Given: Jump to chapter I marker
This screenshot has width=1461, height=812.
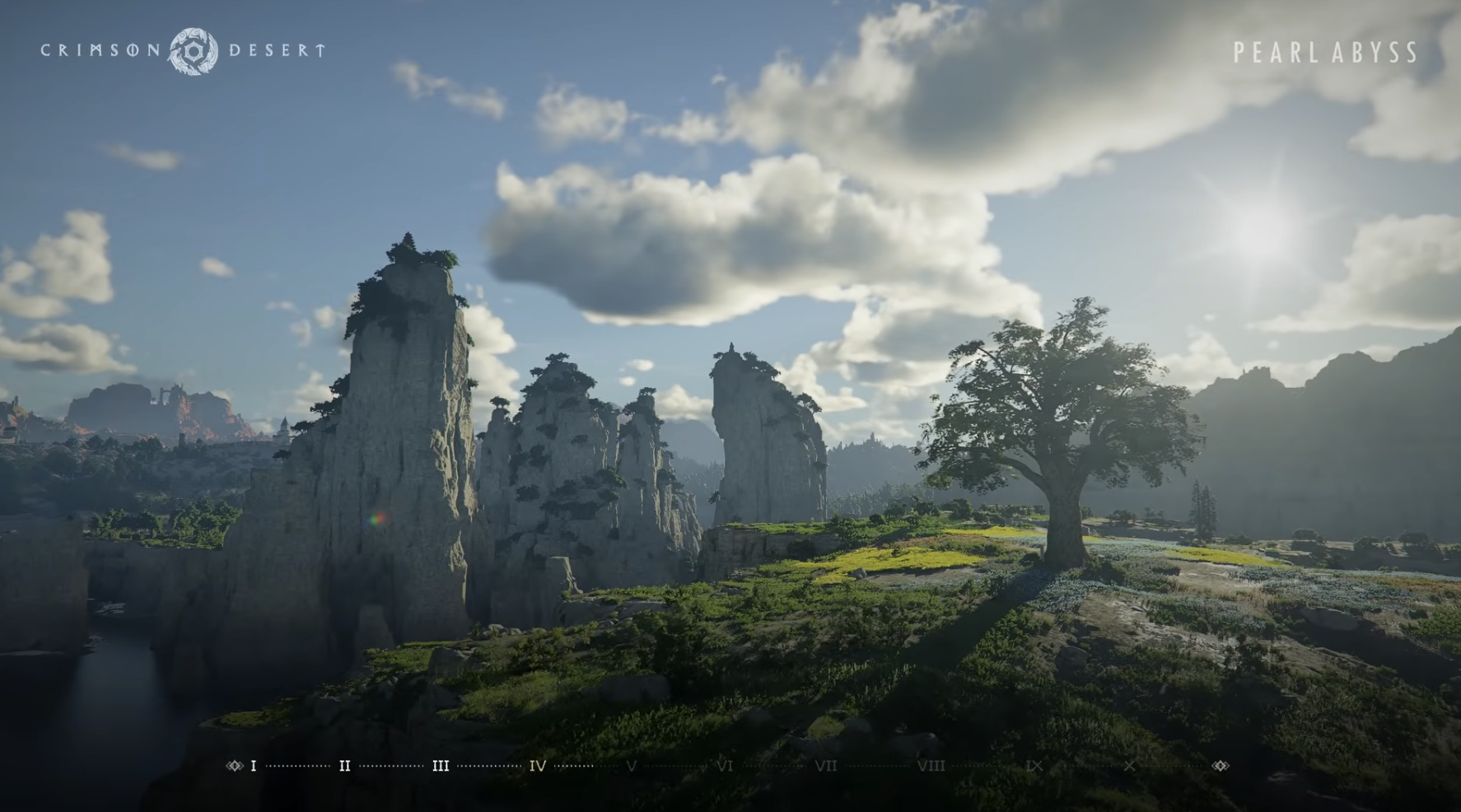Looking at the screenshot, I should [253, 766].
